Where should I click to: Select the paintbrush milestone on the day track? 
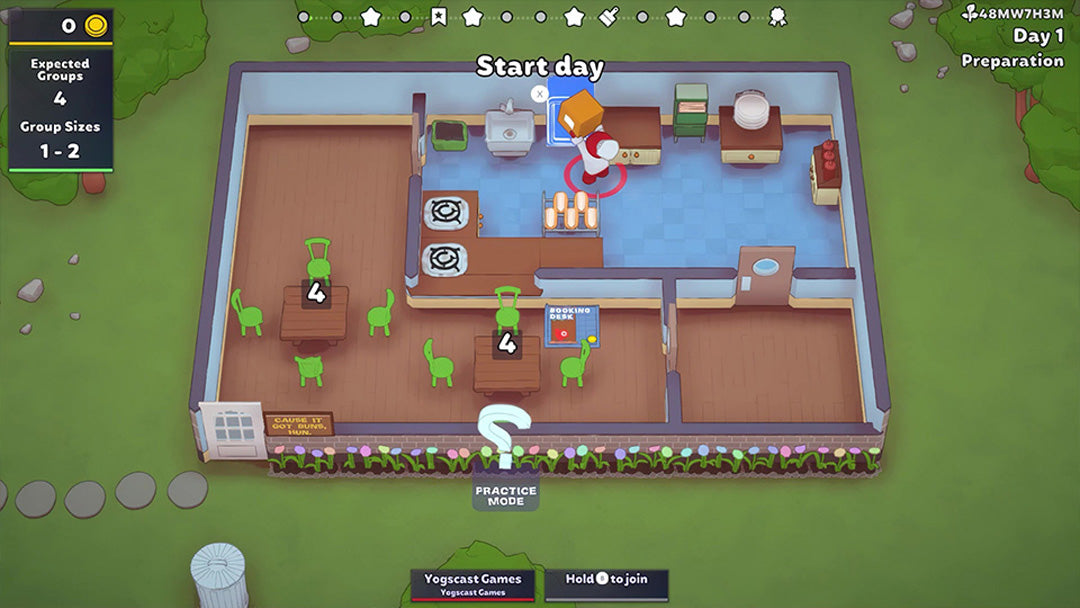pos(609,16)
